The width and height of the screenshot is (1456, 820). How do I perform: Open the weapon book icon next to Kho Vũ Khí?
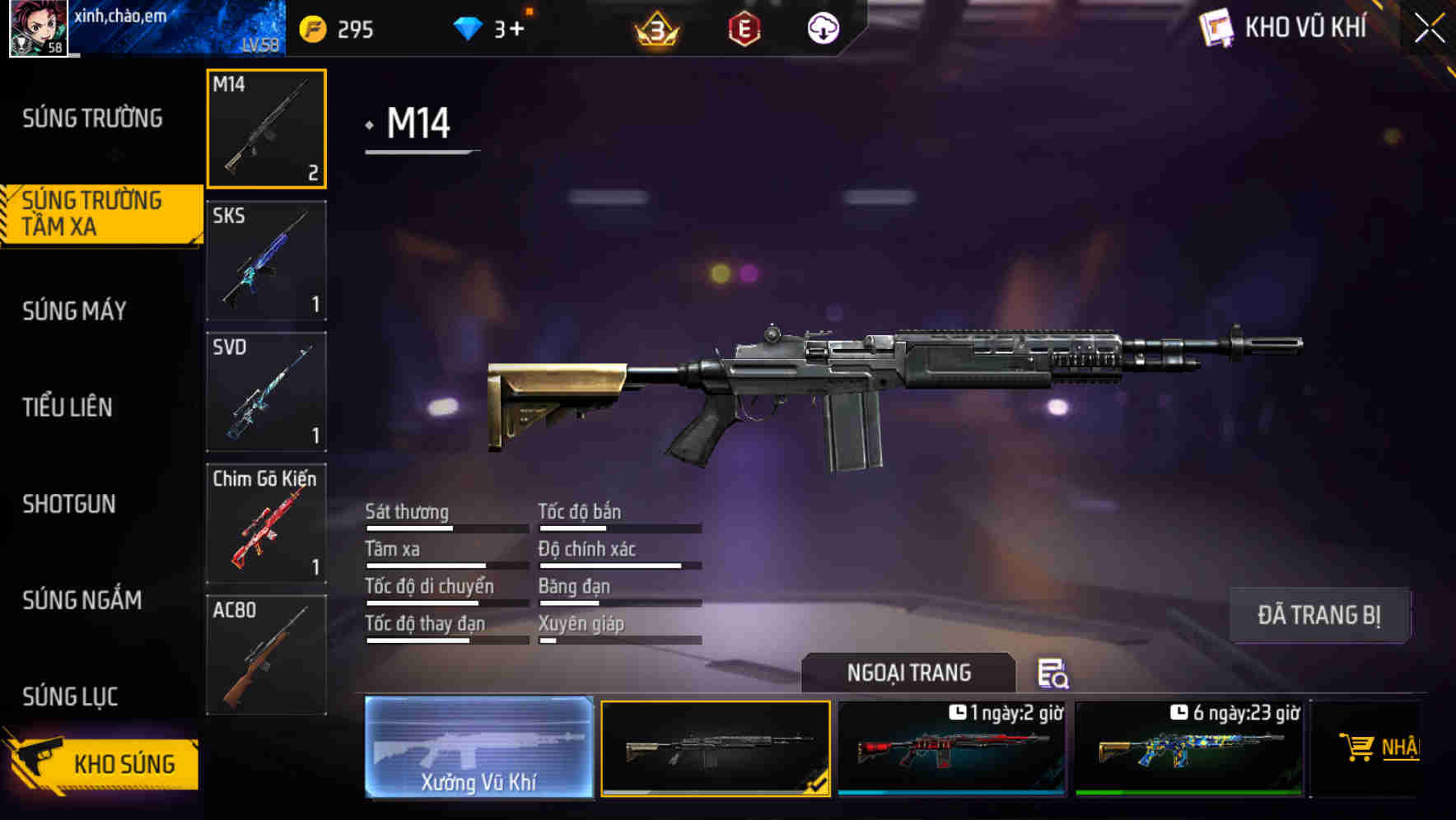click(1217, 27)
